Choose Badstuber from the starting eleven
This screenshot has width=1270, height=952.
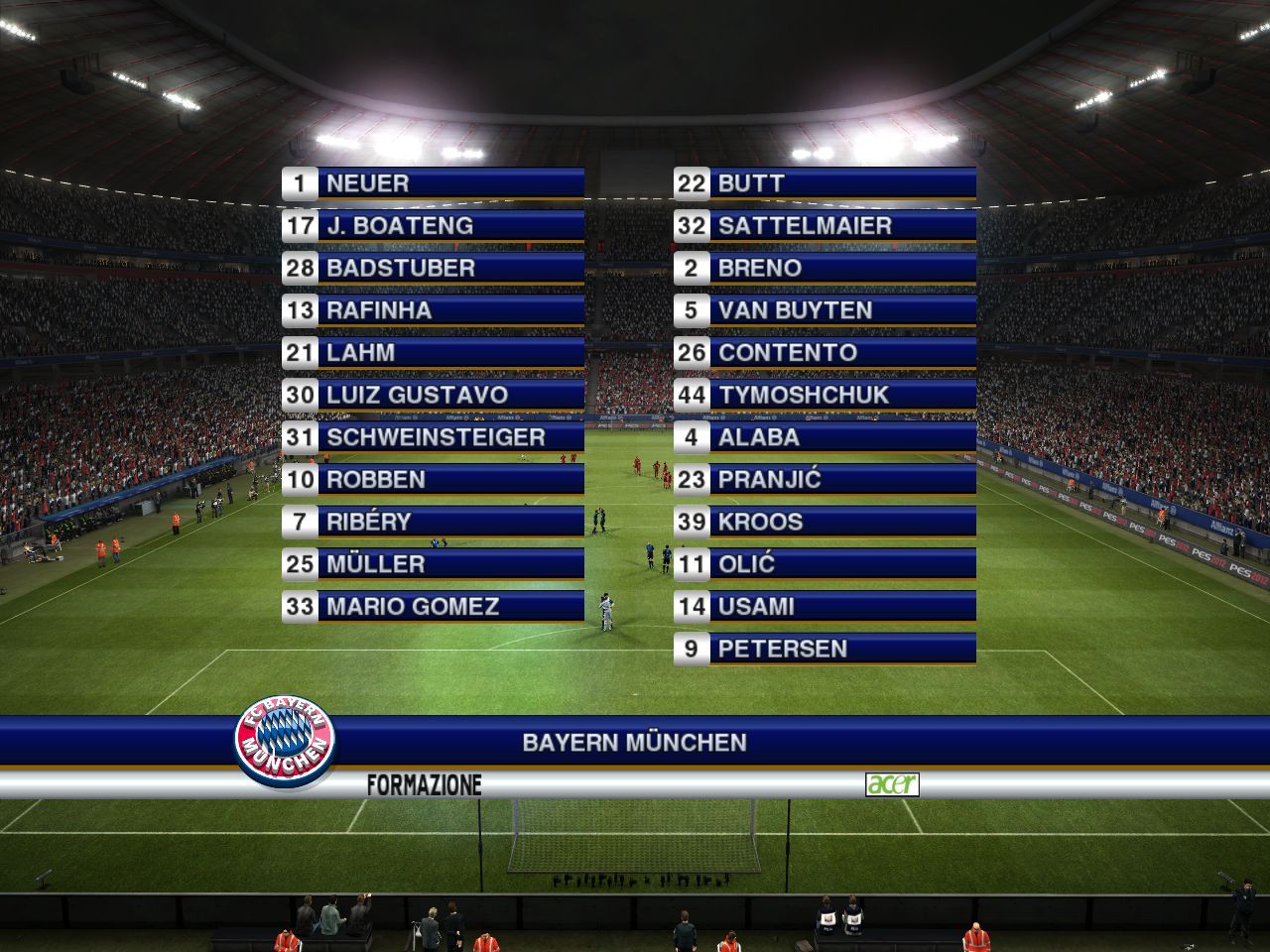tap(434, 268)
